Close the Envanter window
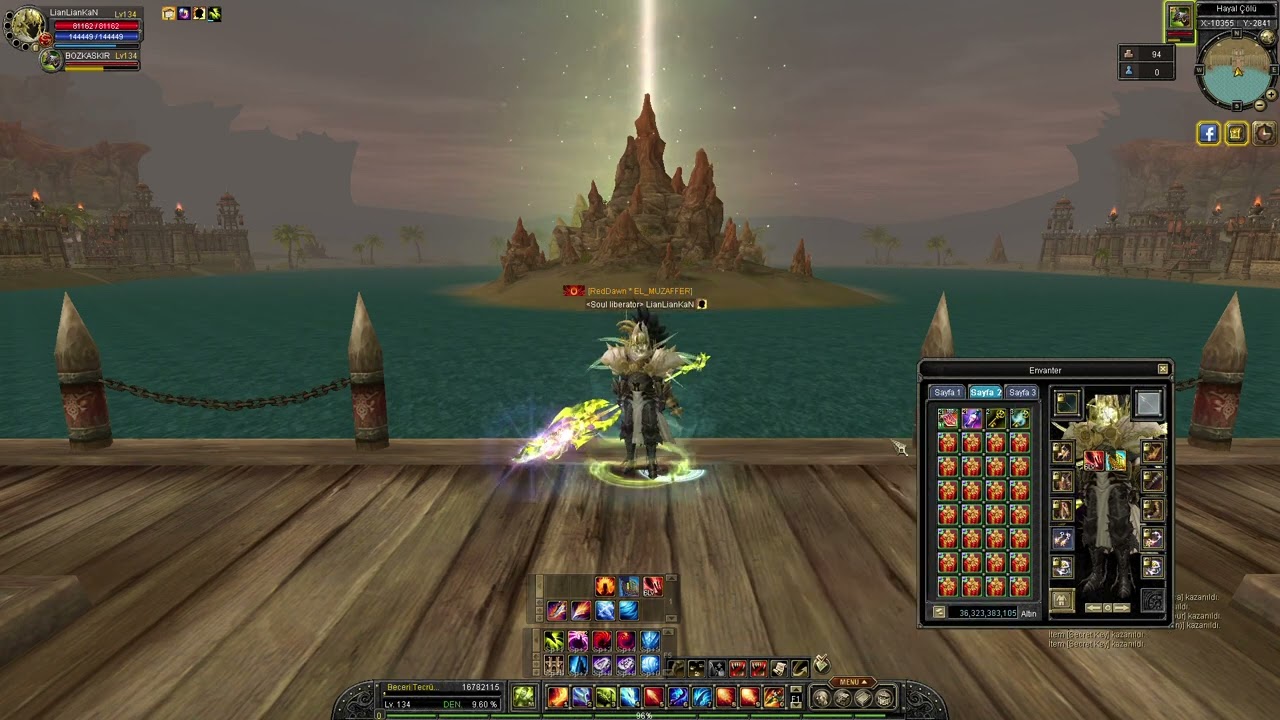The width and height of the screenshot is (1280, 720). (x=1163, y=370)
